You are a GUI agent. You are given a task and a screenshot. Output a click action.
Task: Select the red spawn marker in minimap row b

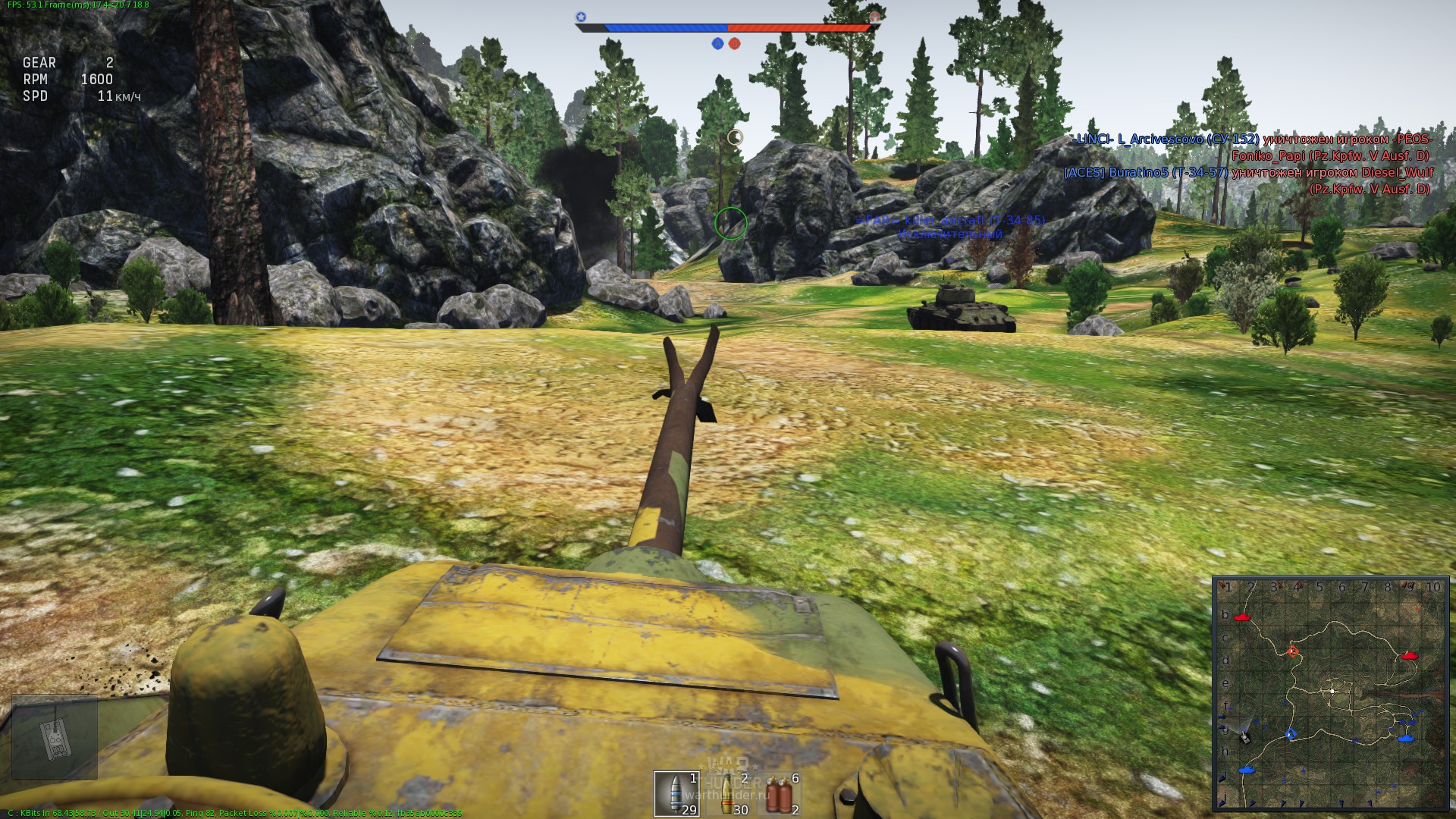[x=1241, y=618]
